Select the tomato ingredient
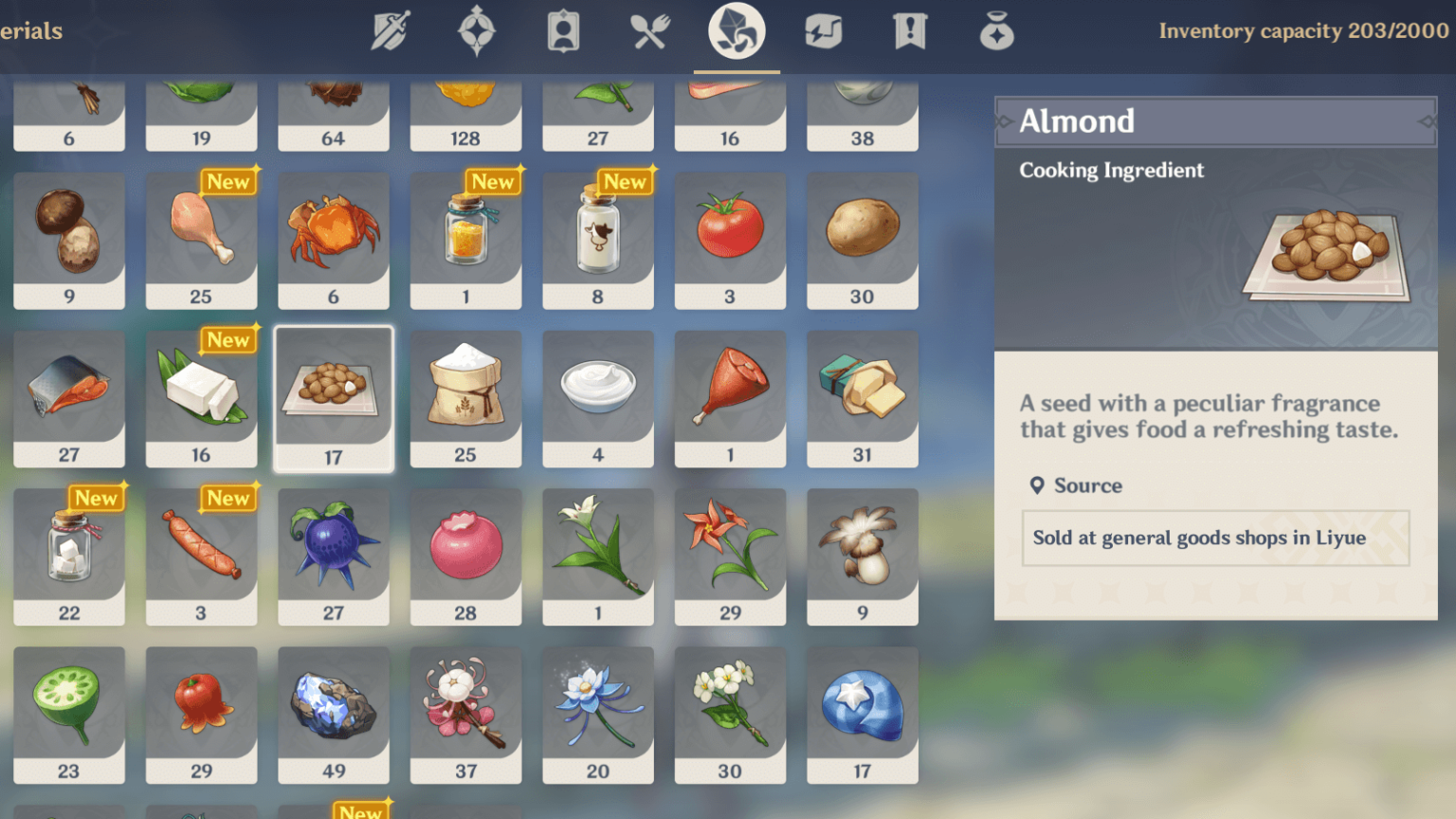The width and height of the screenshot is (1456, 819). [730, 240]
